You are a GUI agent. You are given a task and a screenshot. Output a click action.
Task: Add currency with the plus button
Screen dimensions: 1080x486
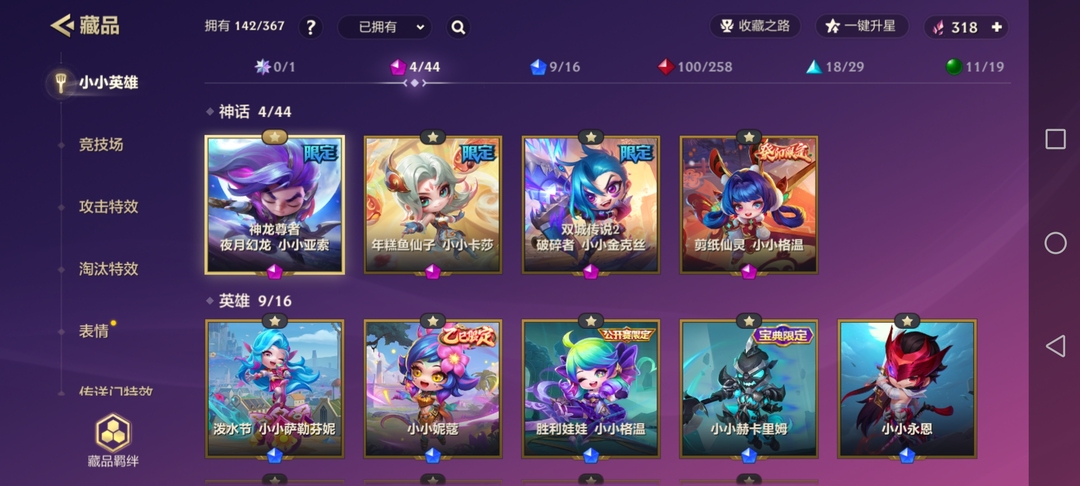pyautogui.click(x=996, y=27)
